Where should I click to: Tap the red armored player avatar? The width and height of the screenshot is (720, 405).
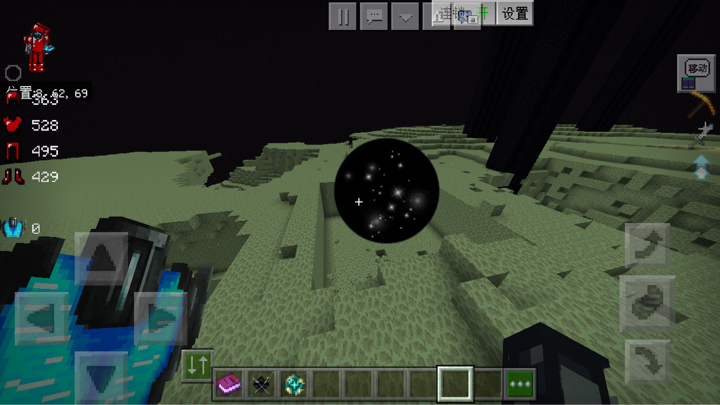[x=37, y=46]
